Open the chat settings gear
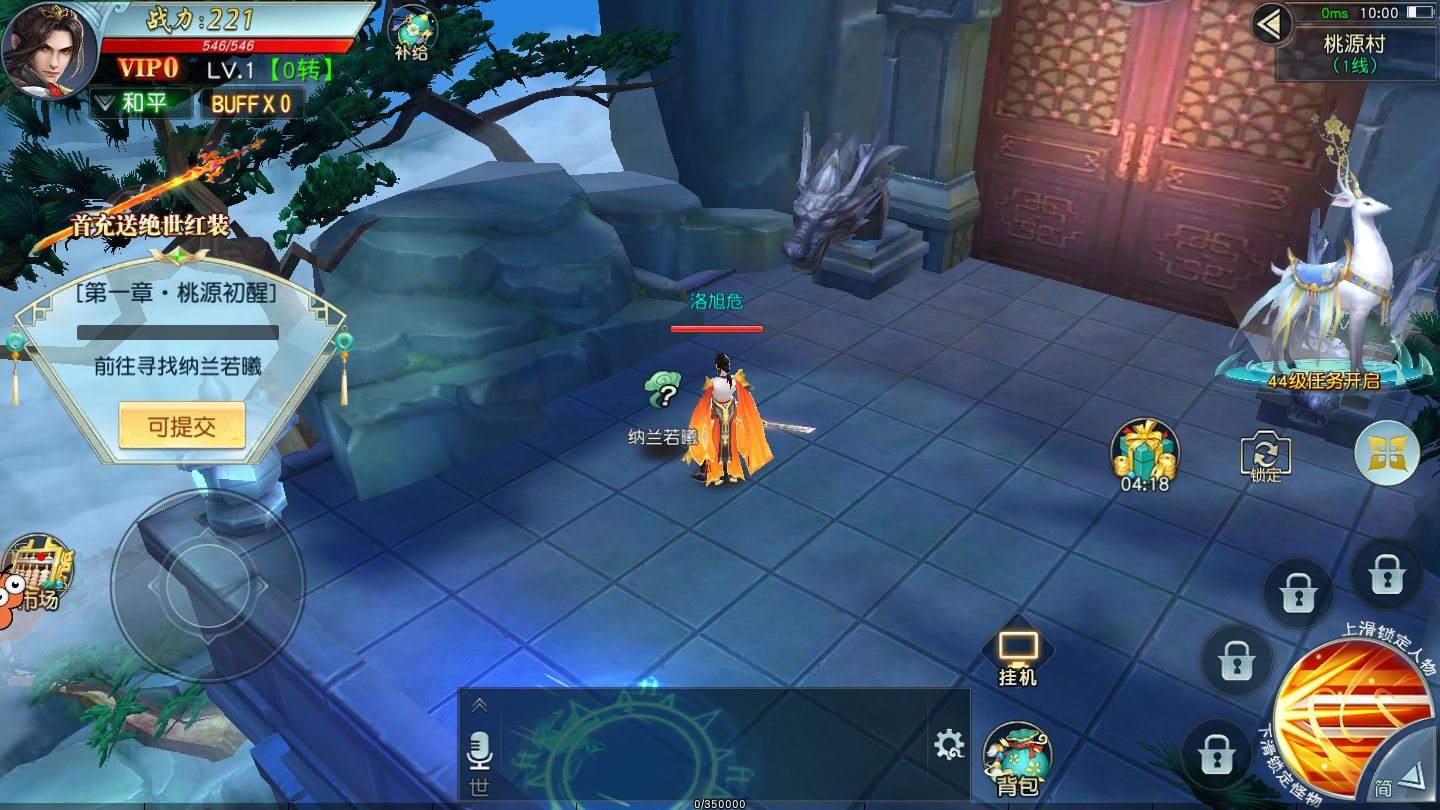The image size is (1440, 810). click(948, 744)
